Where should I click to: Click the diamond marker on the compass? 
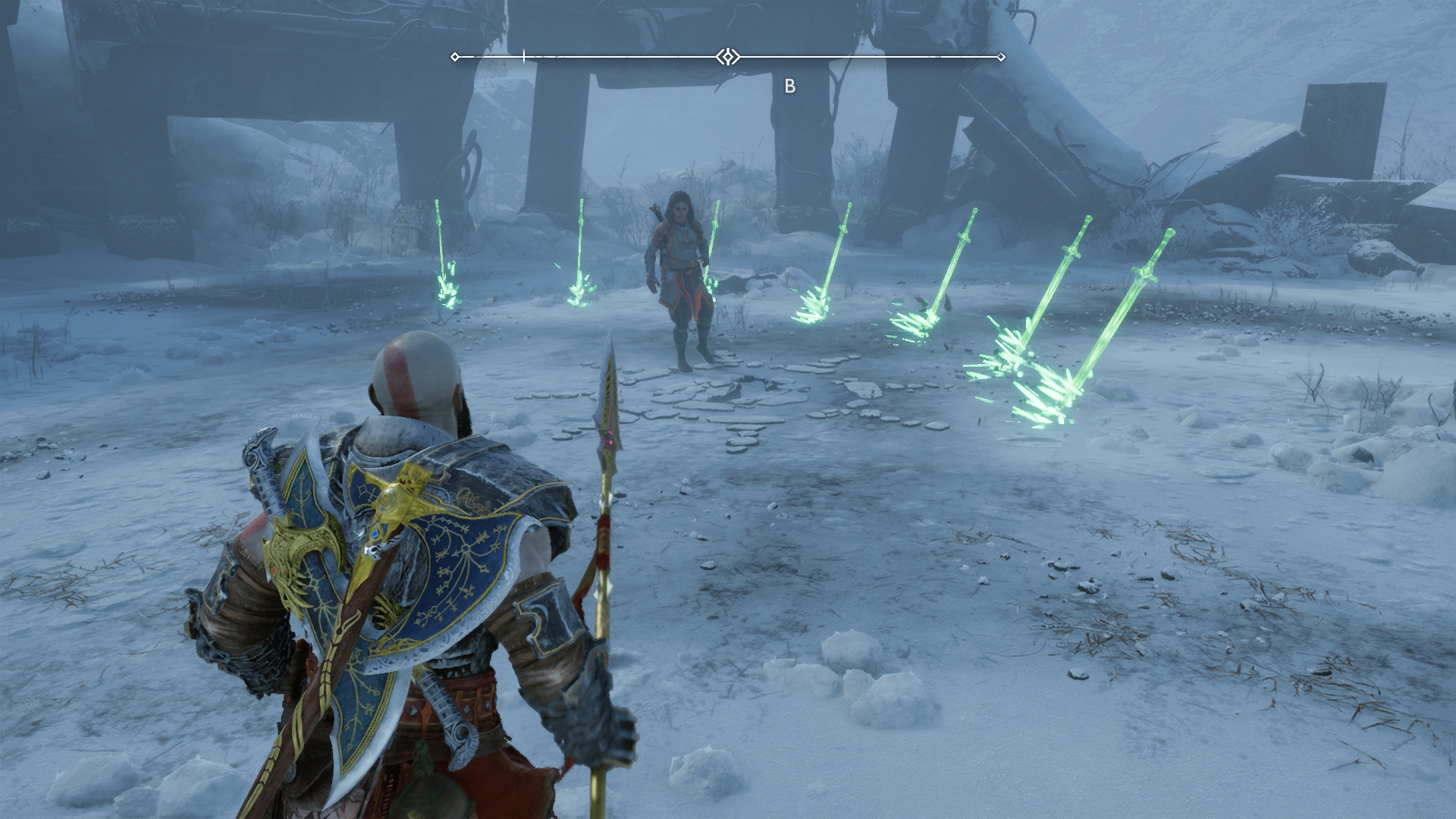click(x=728, y=57)
